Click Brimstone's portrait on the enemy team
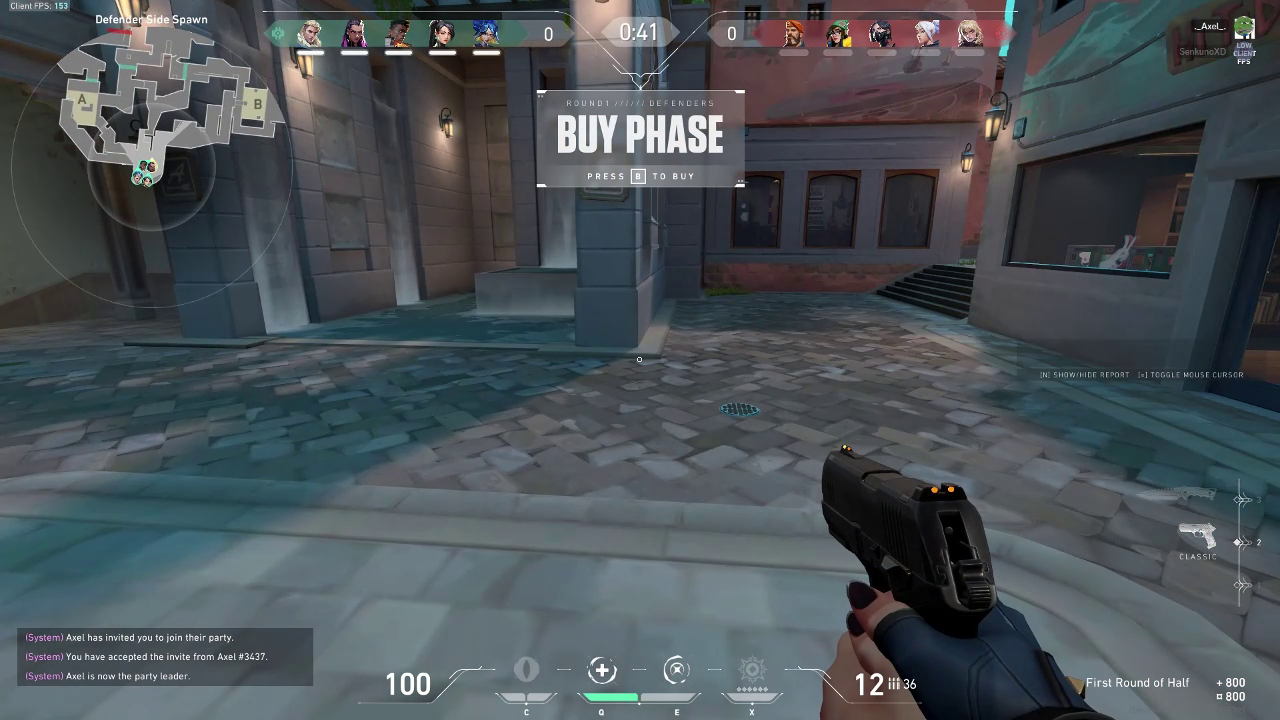This screenshot has width=1280, height=720. pos(793,33)
